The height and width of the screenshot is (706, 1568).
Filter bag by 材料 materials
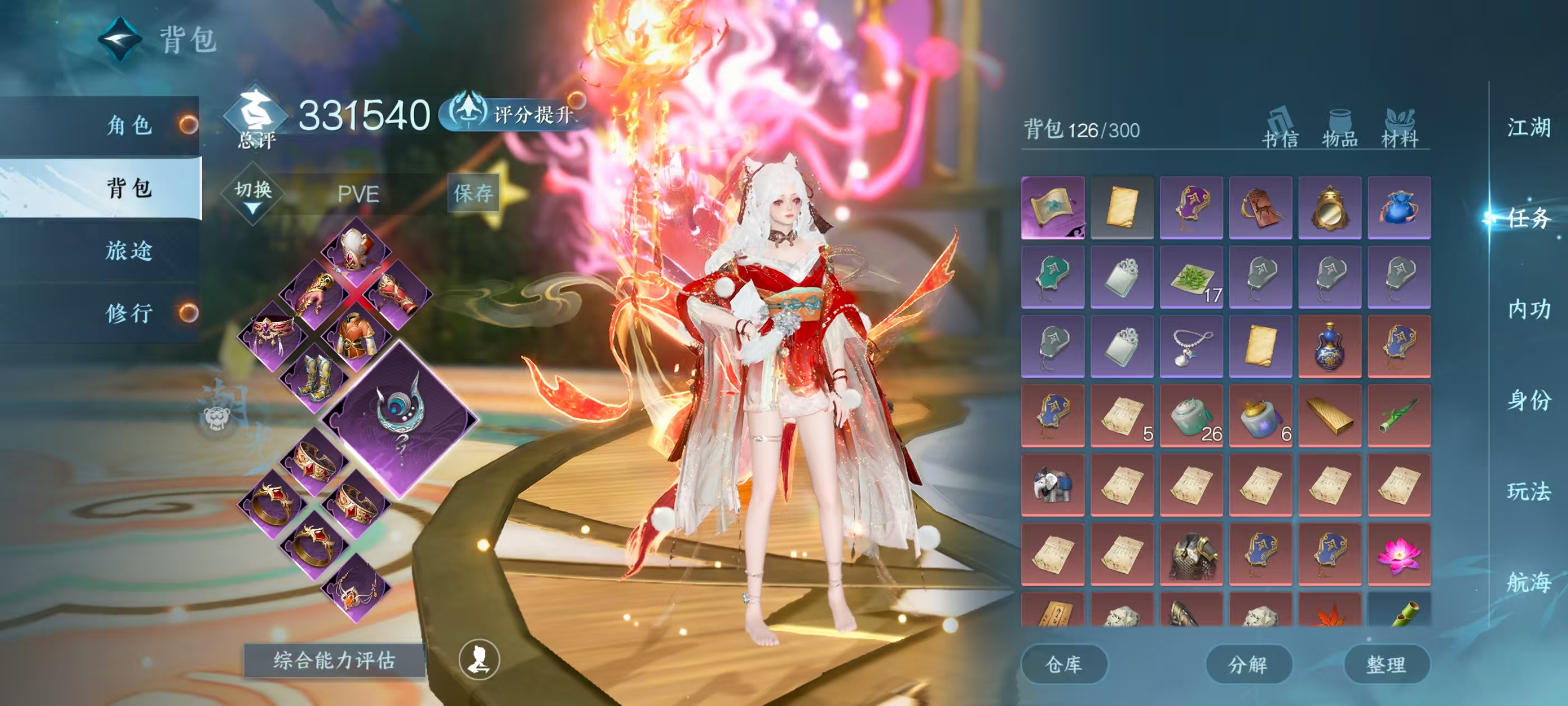coord(1400,129)
